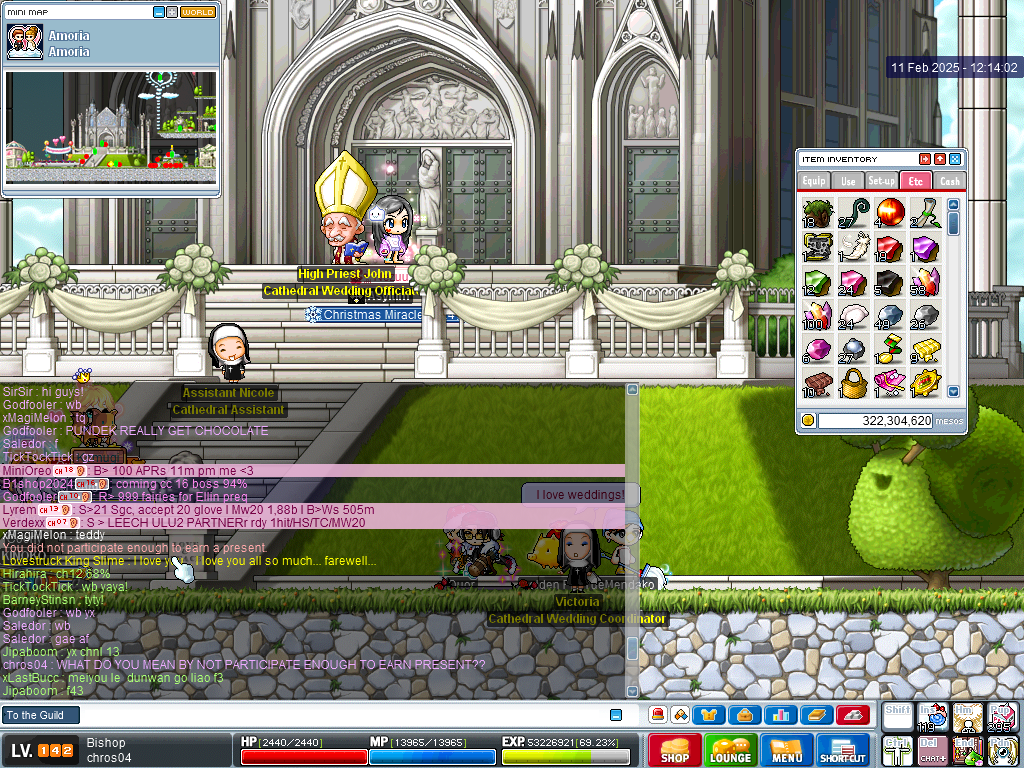Pick the red fire orb item

889,212
